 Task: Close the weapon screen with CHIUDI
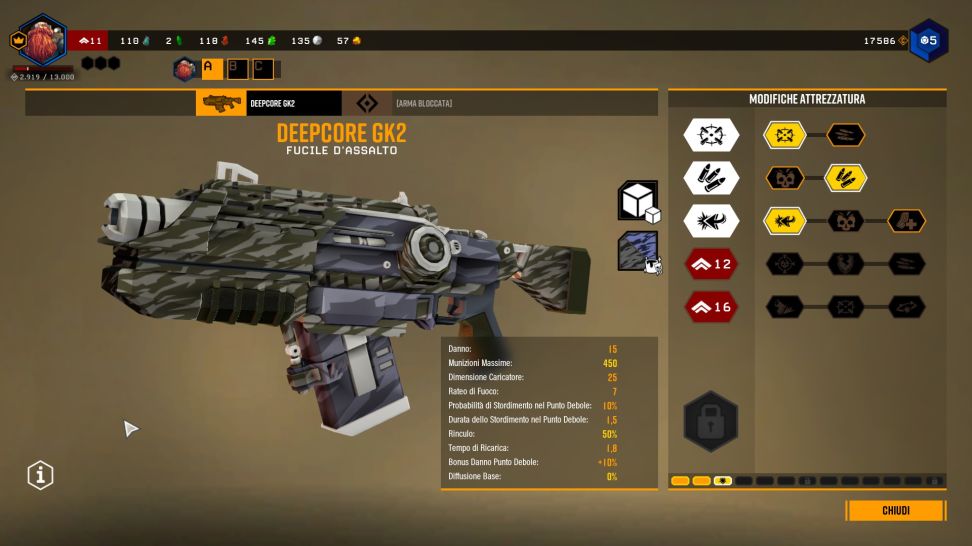(895, 511)
